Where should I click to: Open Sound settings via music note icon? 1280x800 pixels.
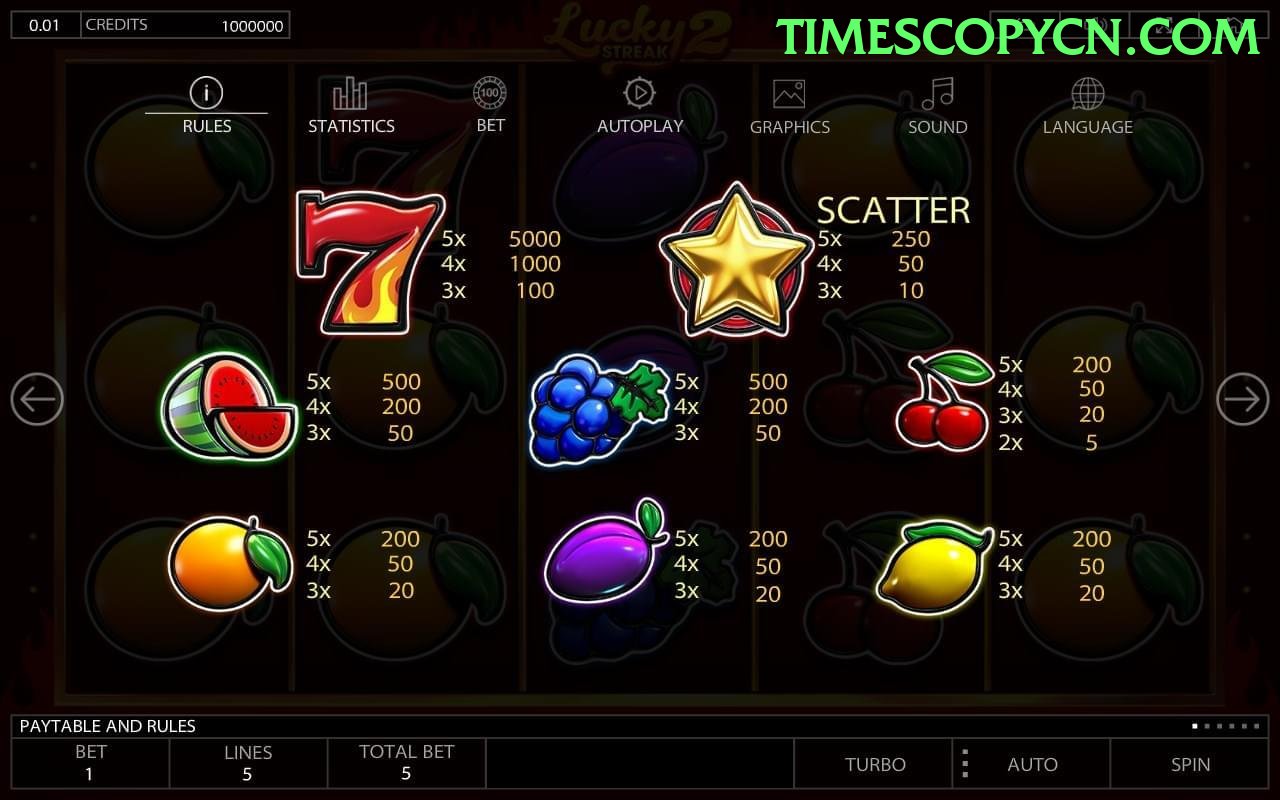(x=937, y=92)
